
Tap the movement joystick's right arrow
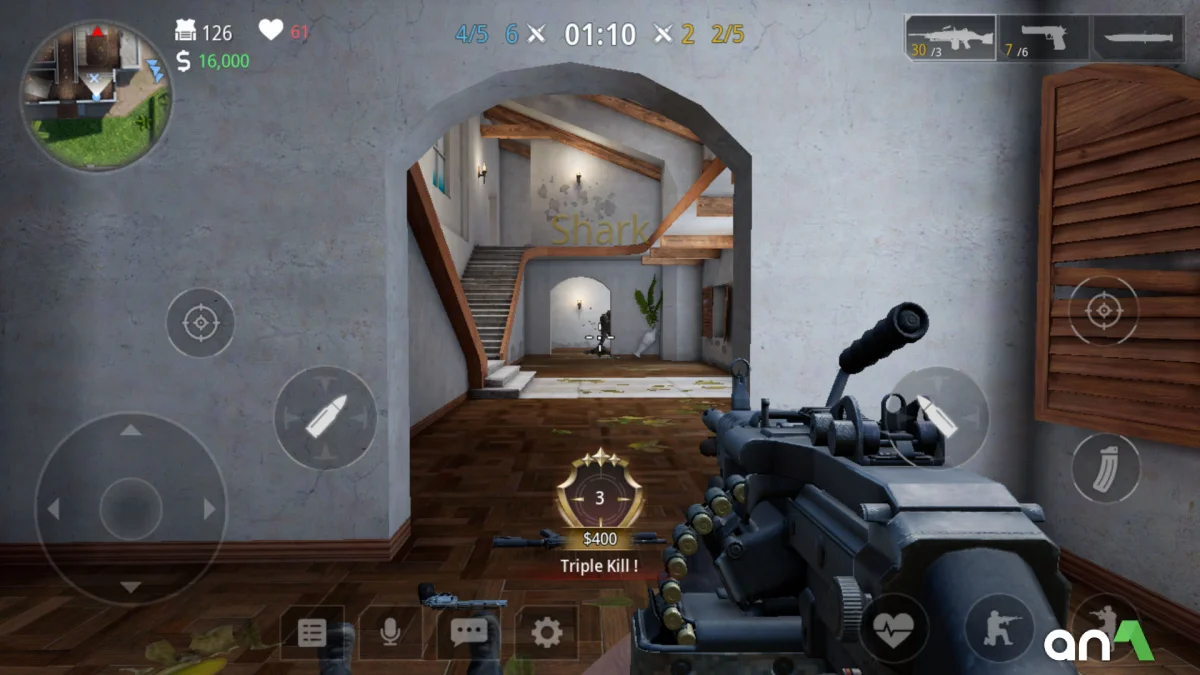tap(210, 509)
